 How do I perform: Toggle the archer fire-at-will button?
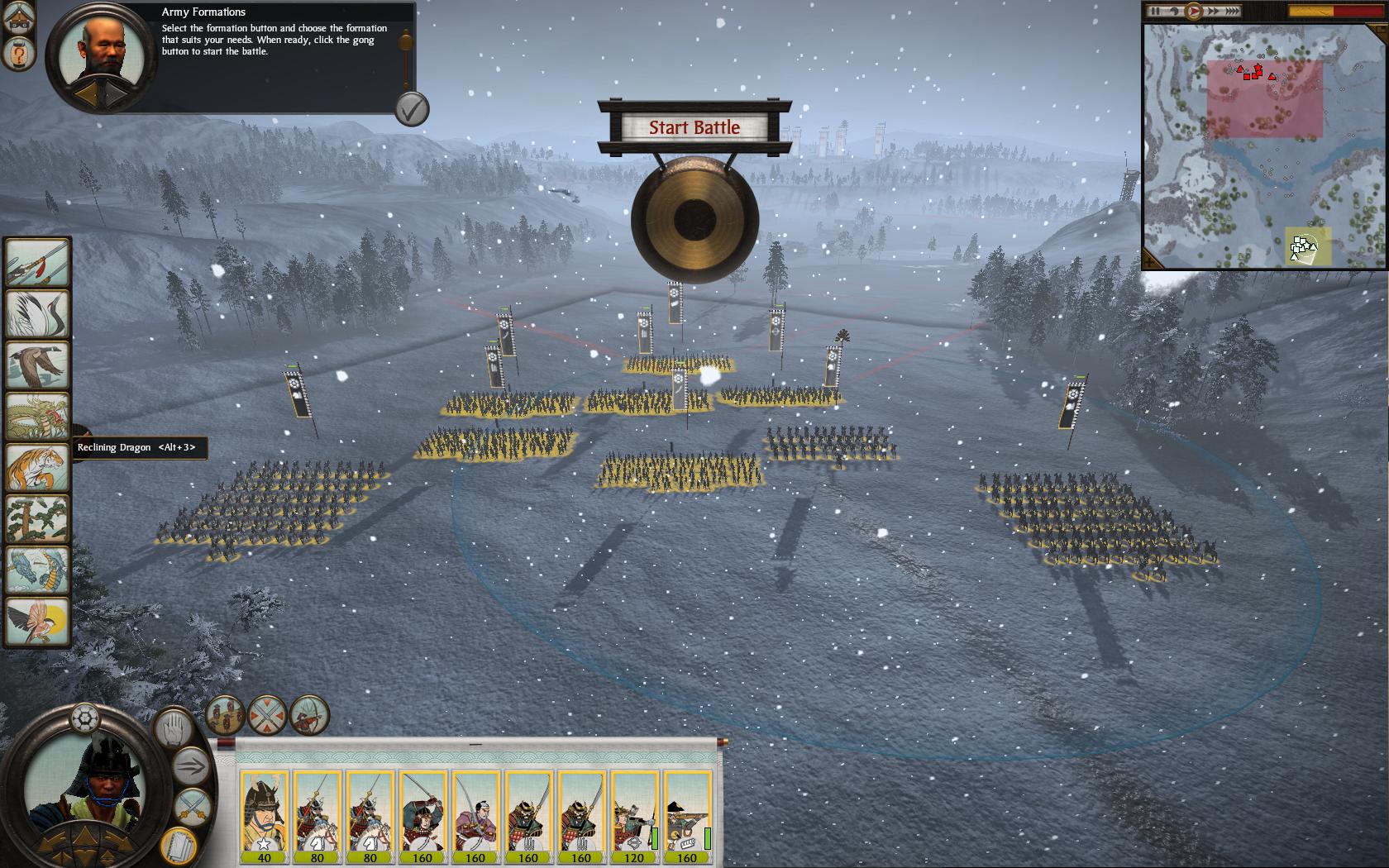[x=310, y=715]
